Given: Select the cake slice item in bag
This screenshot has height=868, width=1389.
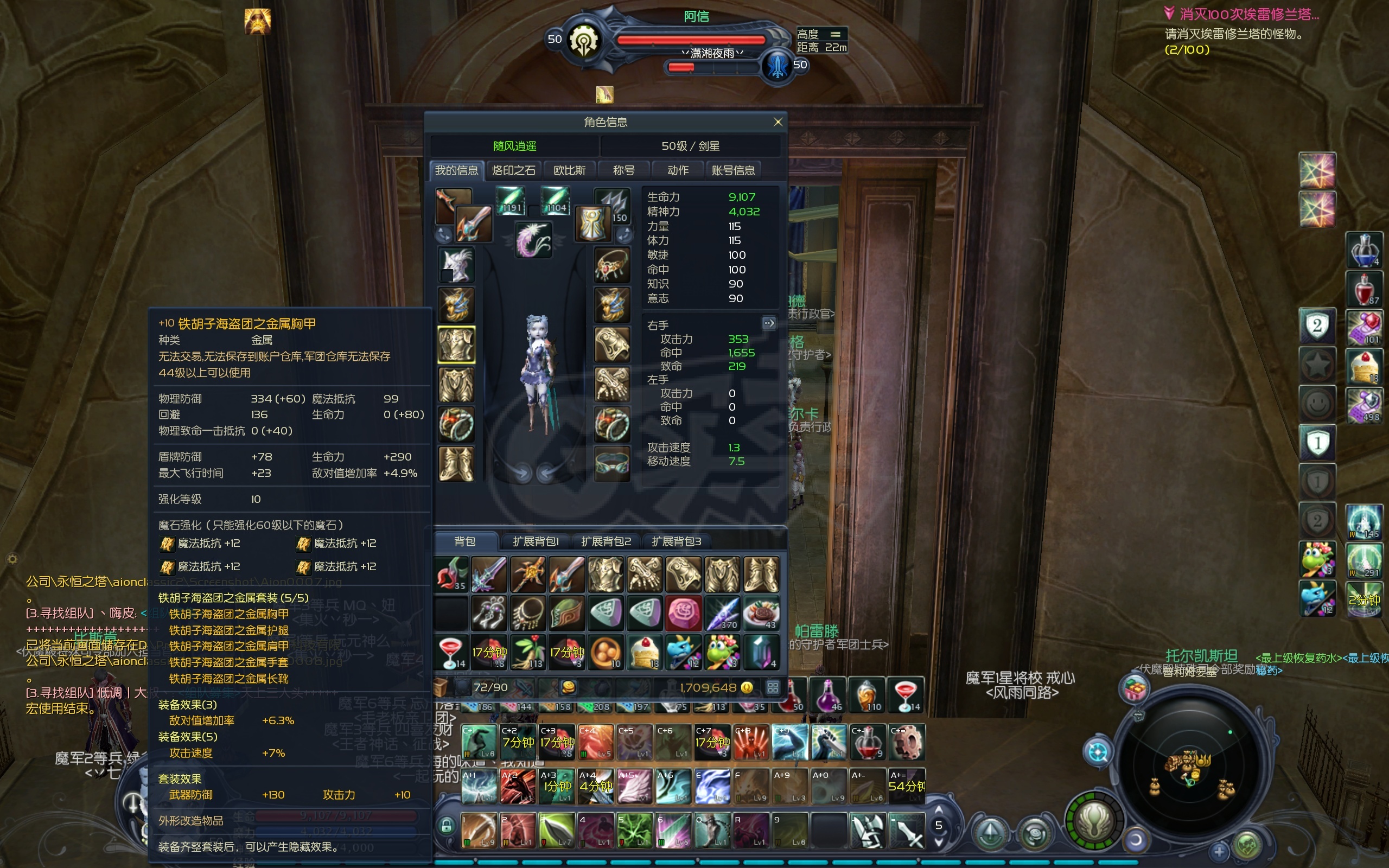Looking at the screenshot, I should click(645, 652).
